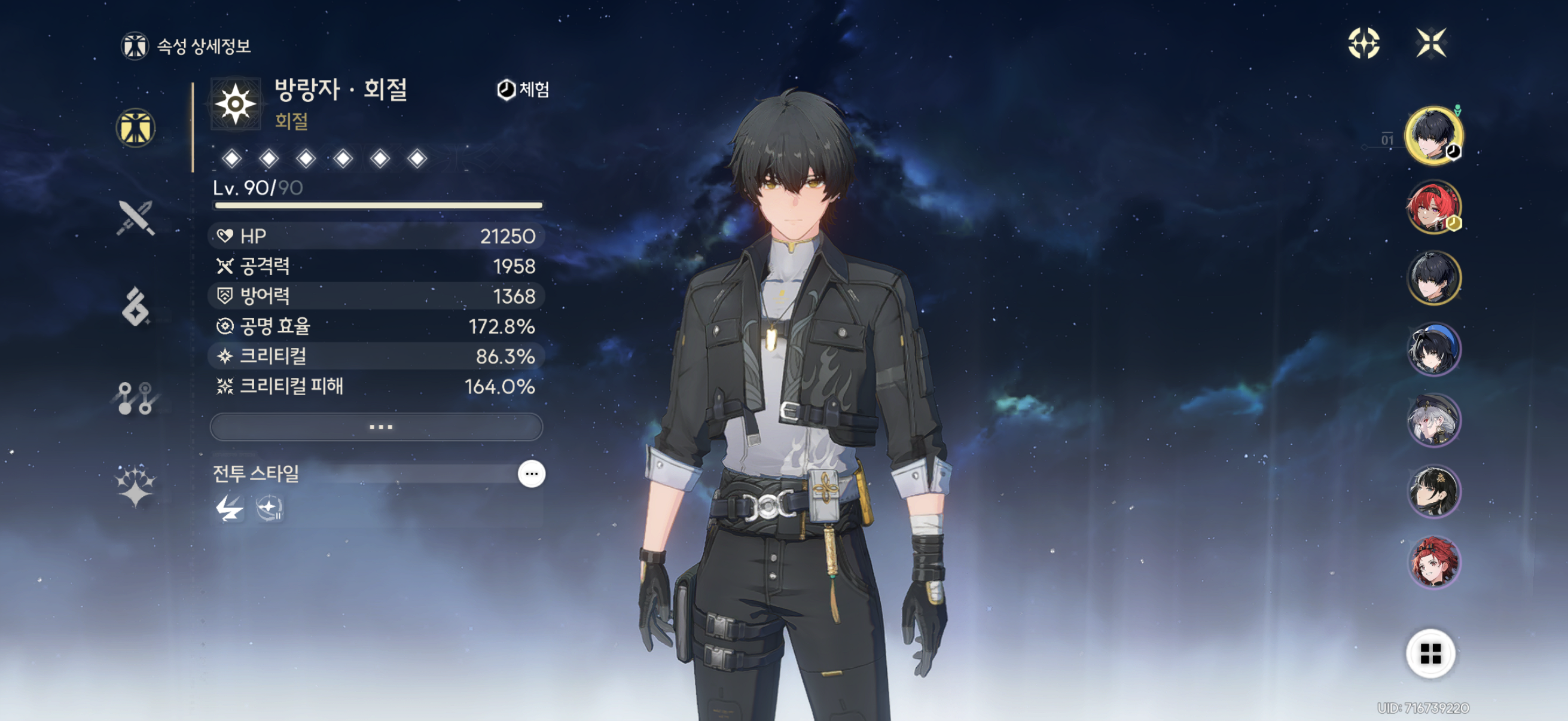
Task: Open the resonance chain star tab
Action: pos(136,485)
